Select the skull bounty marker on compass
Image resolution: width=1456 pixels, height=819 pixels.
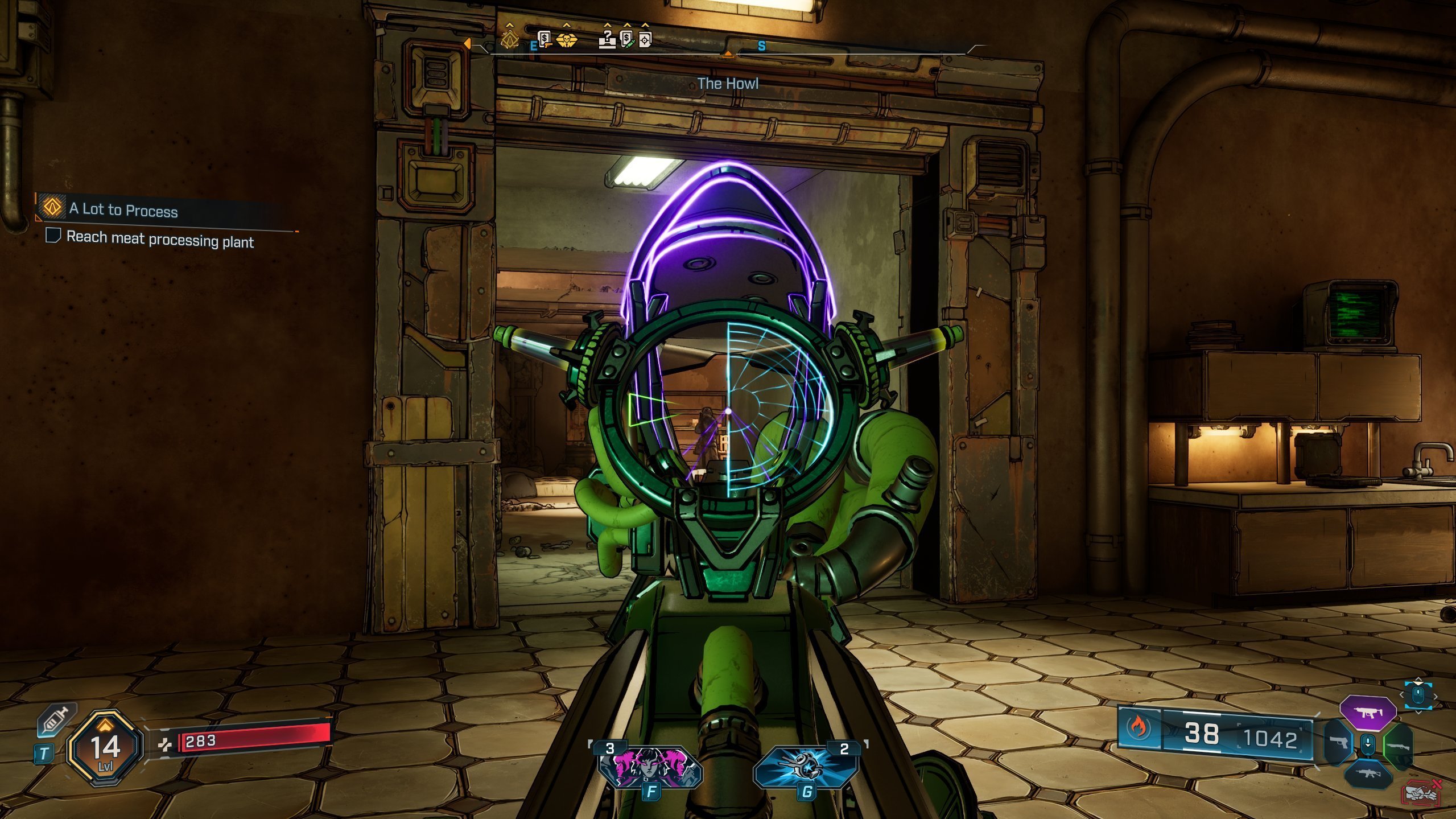pos(566,39)
